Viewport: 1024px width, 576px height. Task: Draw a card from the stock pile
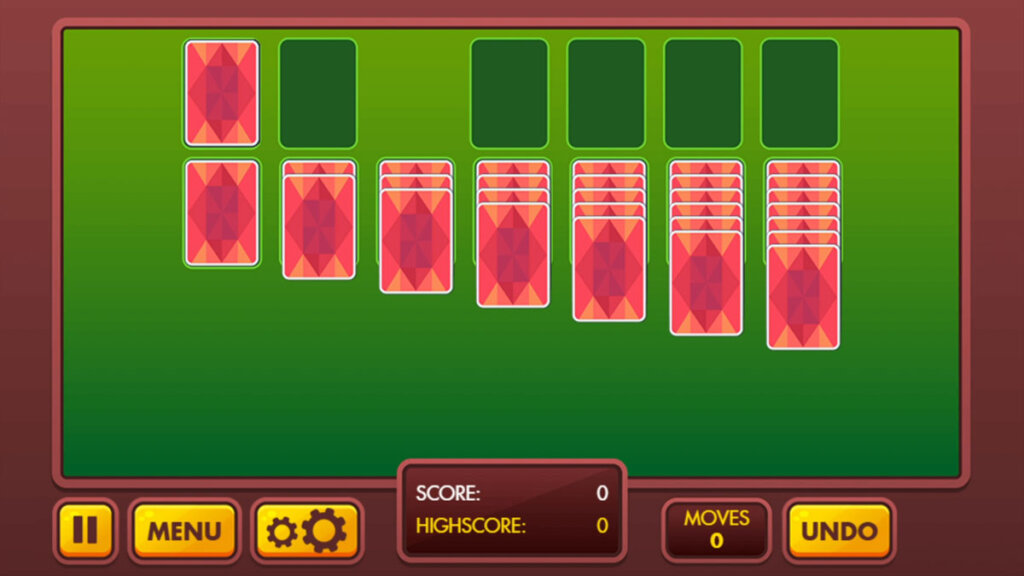click(221, 93)
